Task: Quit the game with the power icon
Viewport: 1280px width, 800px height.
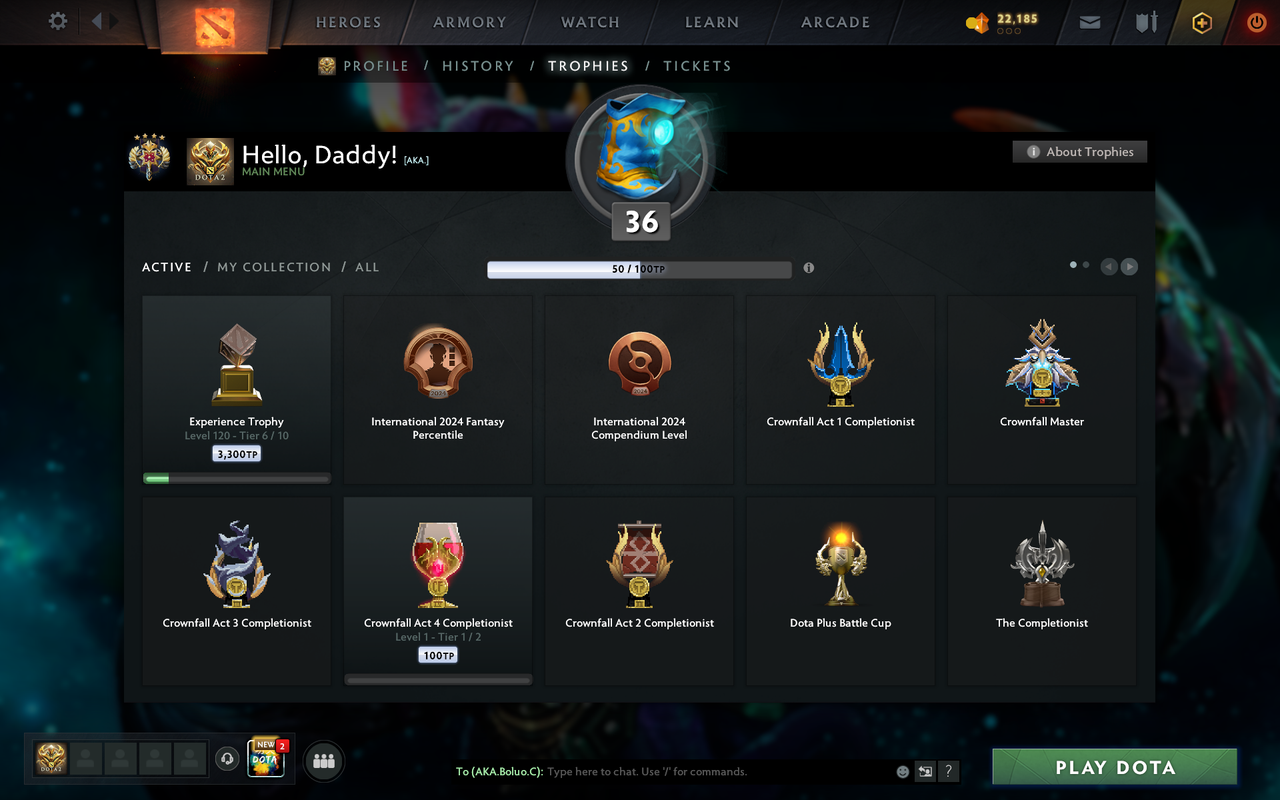Action: point(1256,21)
